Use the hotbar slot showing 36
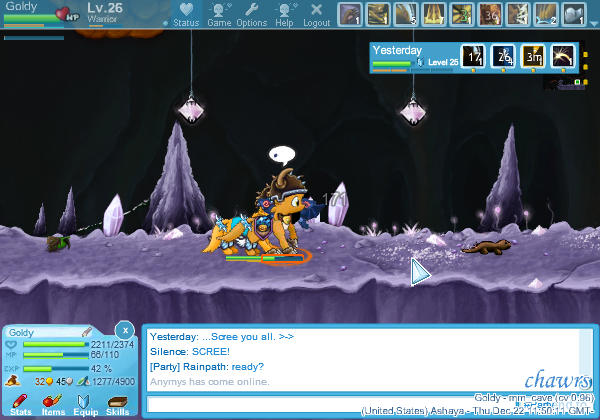Screen dimensions: 600x420 tap(490, 14)
